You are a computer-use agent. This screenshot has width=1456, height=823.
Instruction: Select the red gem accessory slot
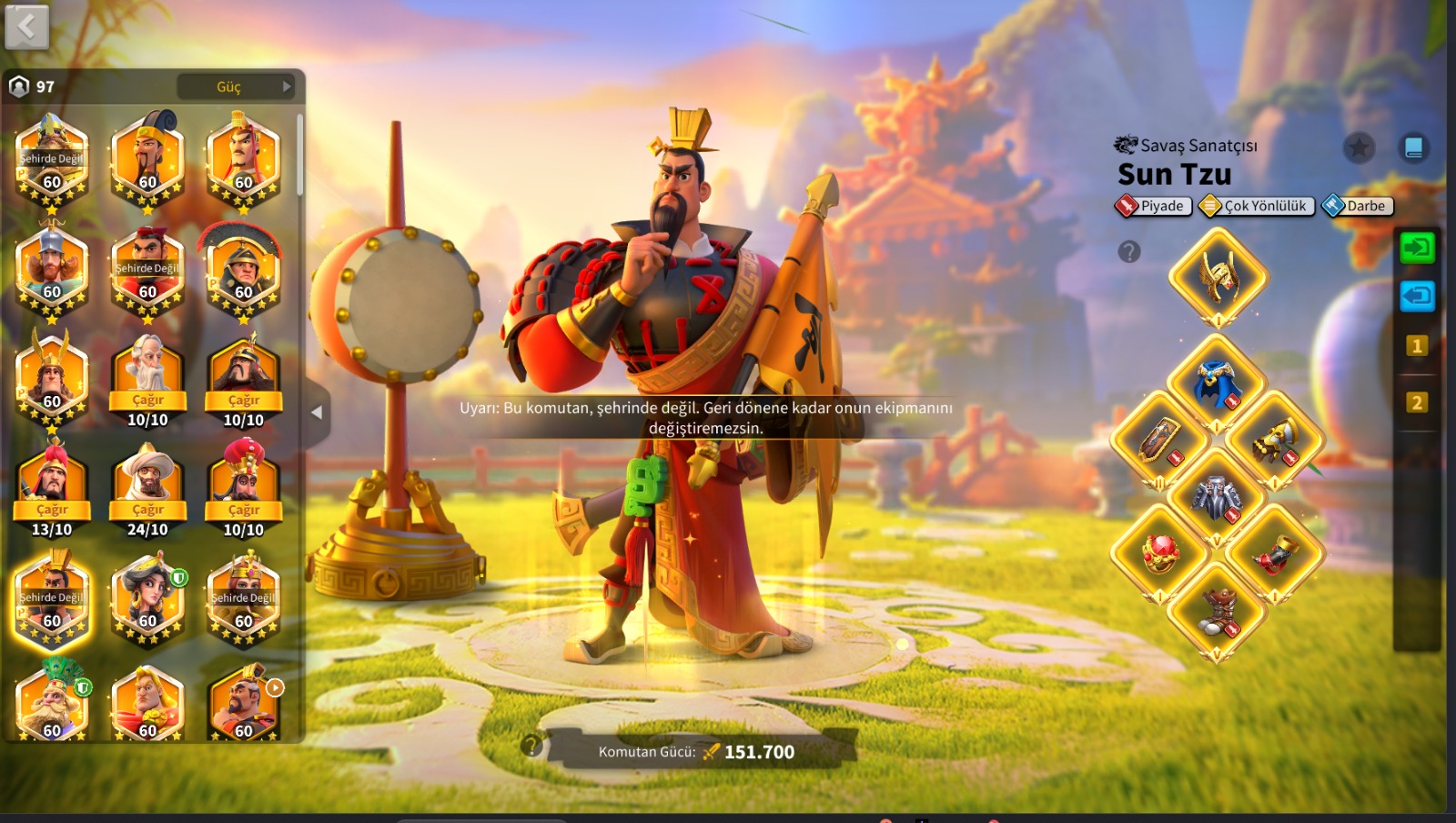pyautogui.click(x=1161, y=553)
